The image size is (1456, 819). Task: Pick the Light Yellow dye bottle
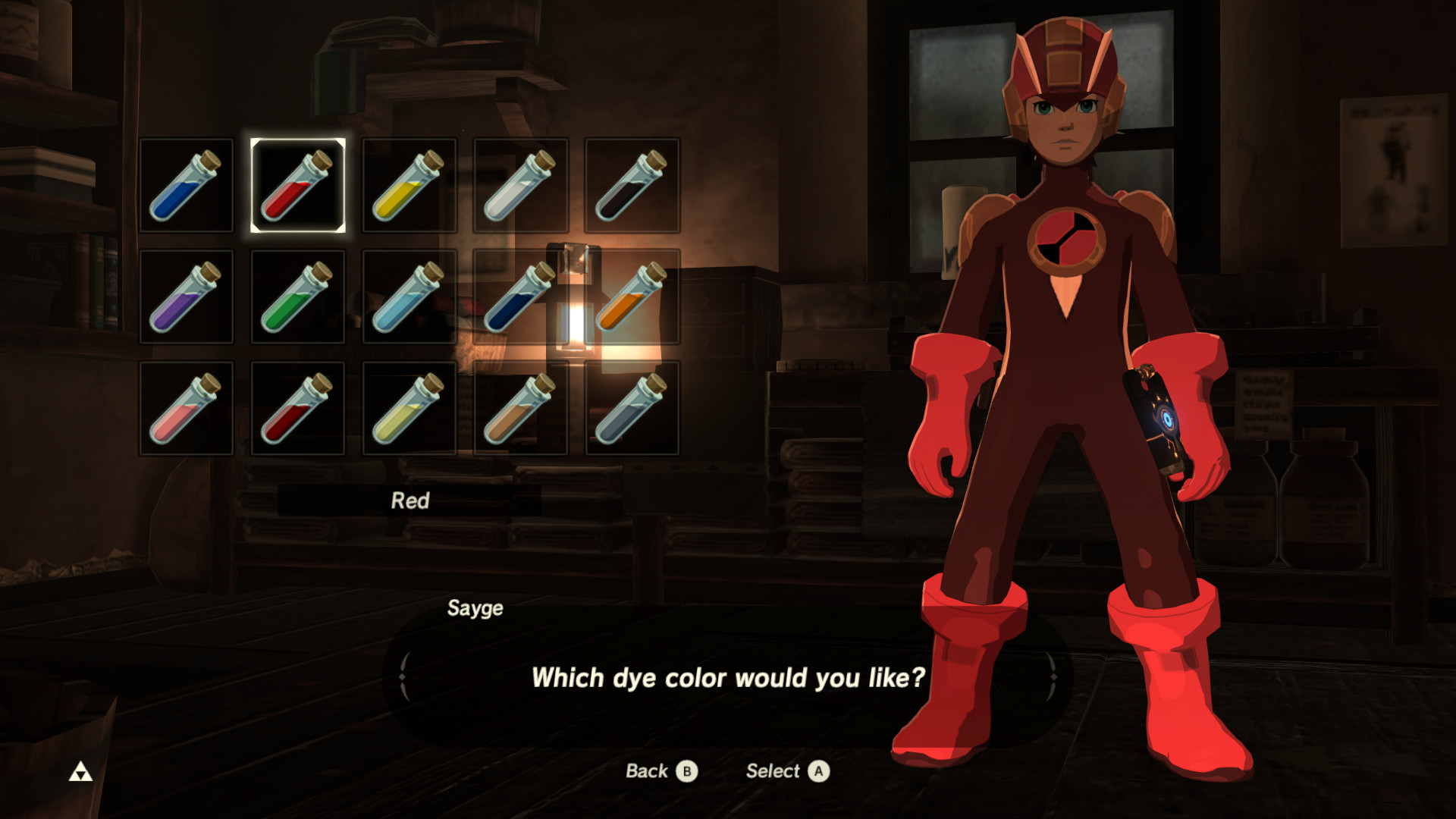click(409, 407)
